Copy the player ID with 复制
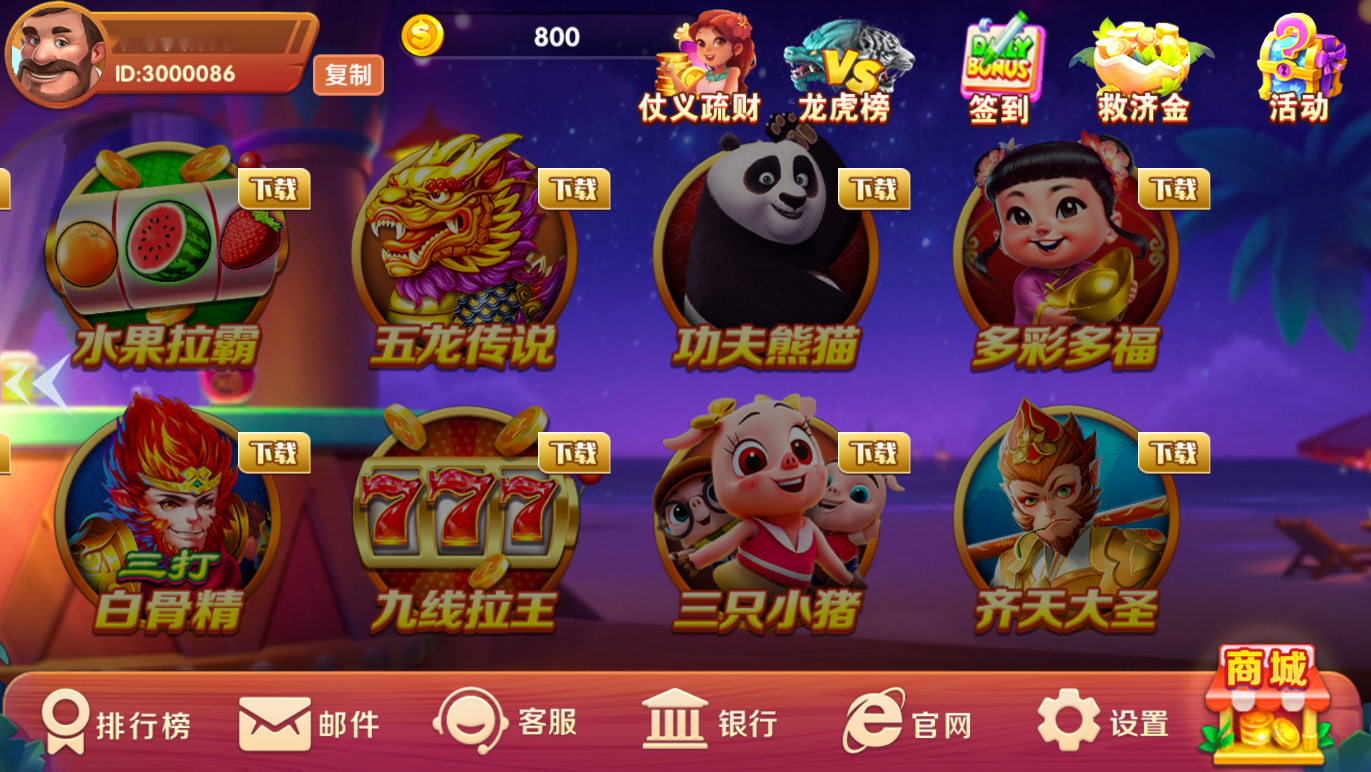 (x=348, y=75)
